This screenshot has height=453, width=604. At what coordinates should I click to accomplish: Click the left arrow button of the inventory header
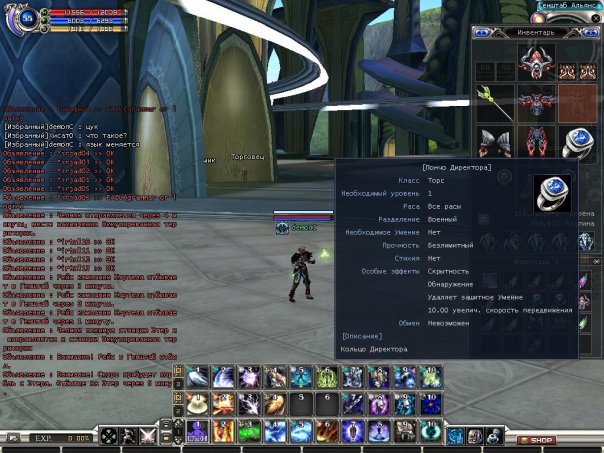pyautogui.click(x=481, y=32)
